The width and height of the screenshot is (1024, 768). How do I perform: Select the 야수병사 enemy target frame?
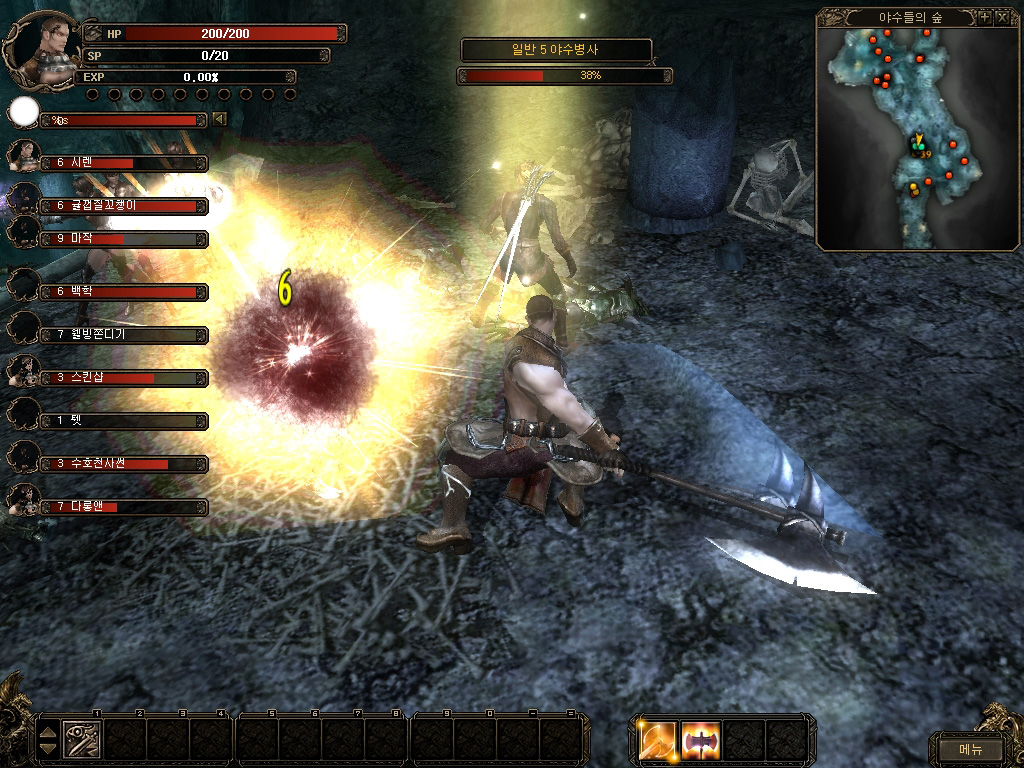tap(556, 49)
